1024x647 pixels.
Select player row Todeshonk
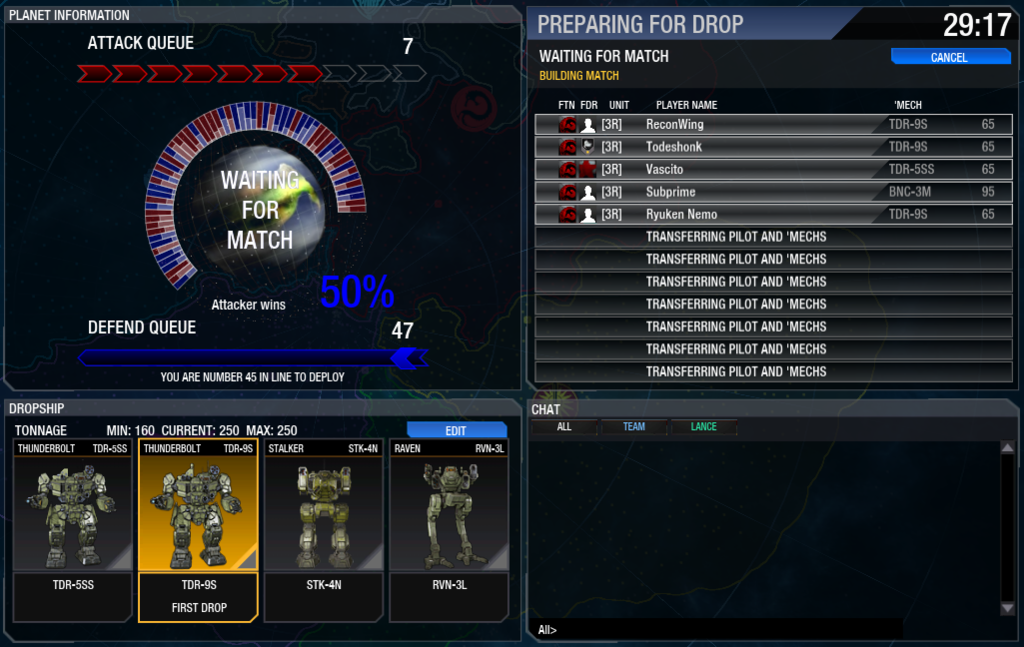(773, 147)
